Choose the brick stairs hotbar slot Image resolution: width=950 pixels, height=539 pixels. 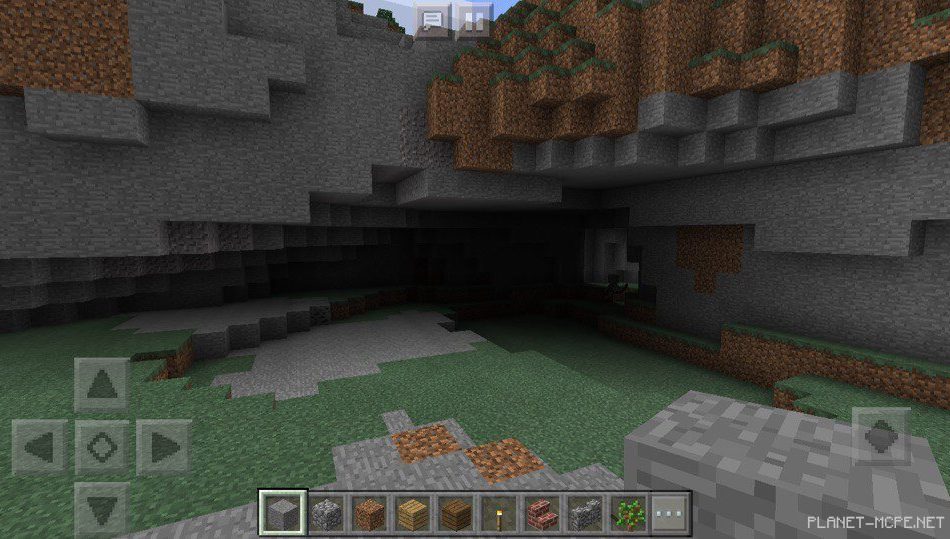click(x=540, y=514)
